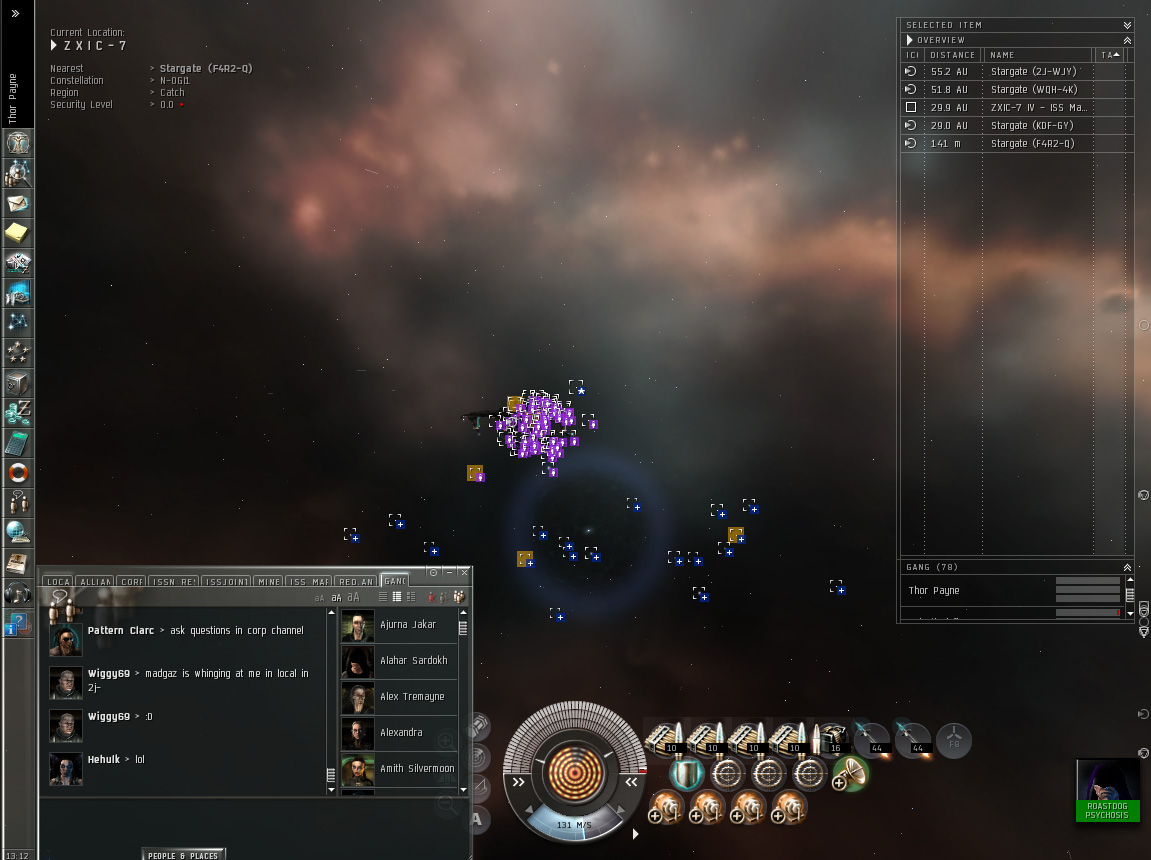Screen dimensions: 1151x860
Task: Open the calculator from the sidebar
Action: pos(18,443)
